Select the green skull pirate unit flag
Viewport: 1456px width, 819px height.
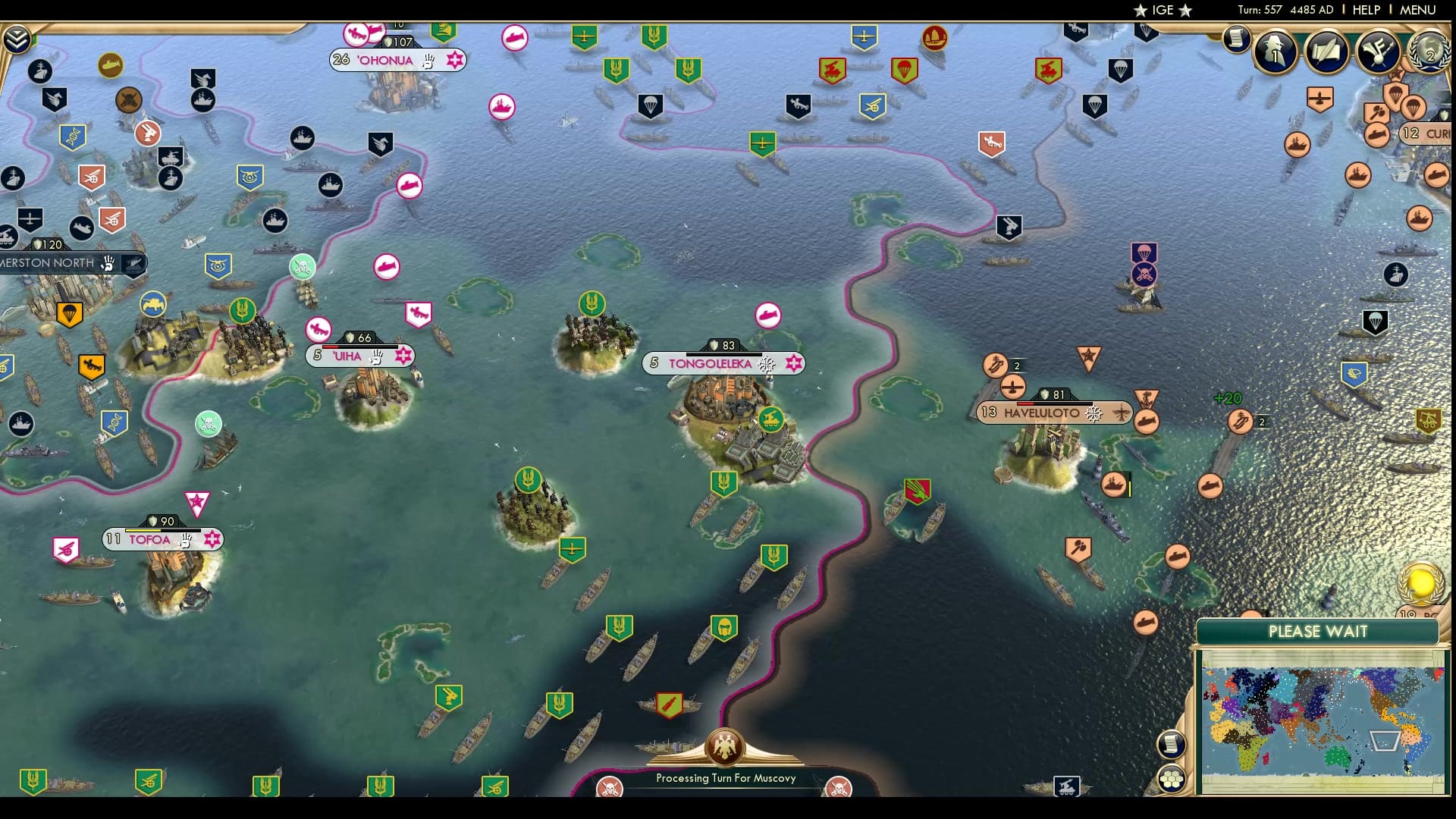point(302,265)
